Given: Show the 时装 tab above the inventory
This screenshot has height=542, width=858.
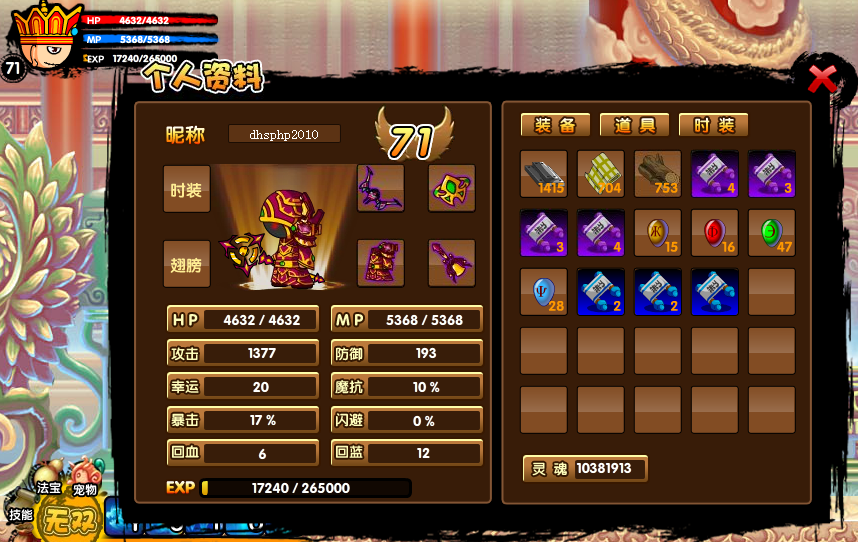Looking at the screenshot, I should [x=713, y=125].
